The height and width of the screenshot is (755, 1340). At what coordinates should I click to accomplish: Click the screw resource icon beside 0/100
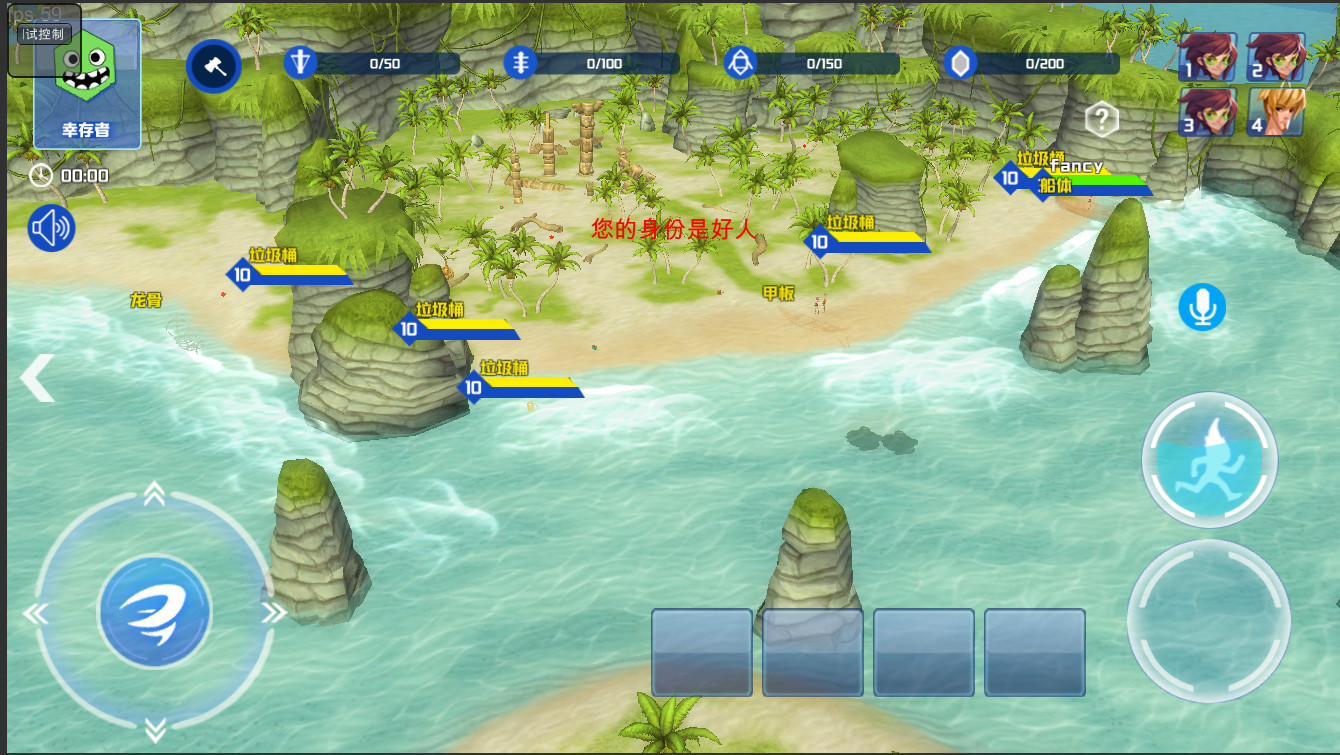point(523,62)
